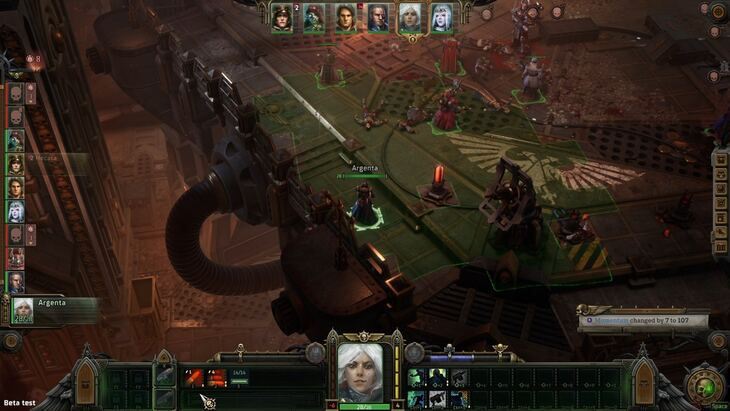Select the first green ability icon on action bar
This screenshot has height=411, width=730.
pyautogui.click(x=416, y=377)
